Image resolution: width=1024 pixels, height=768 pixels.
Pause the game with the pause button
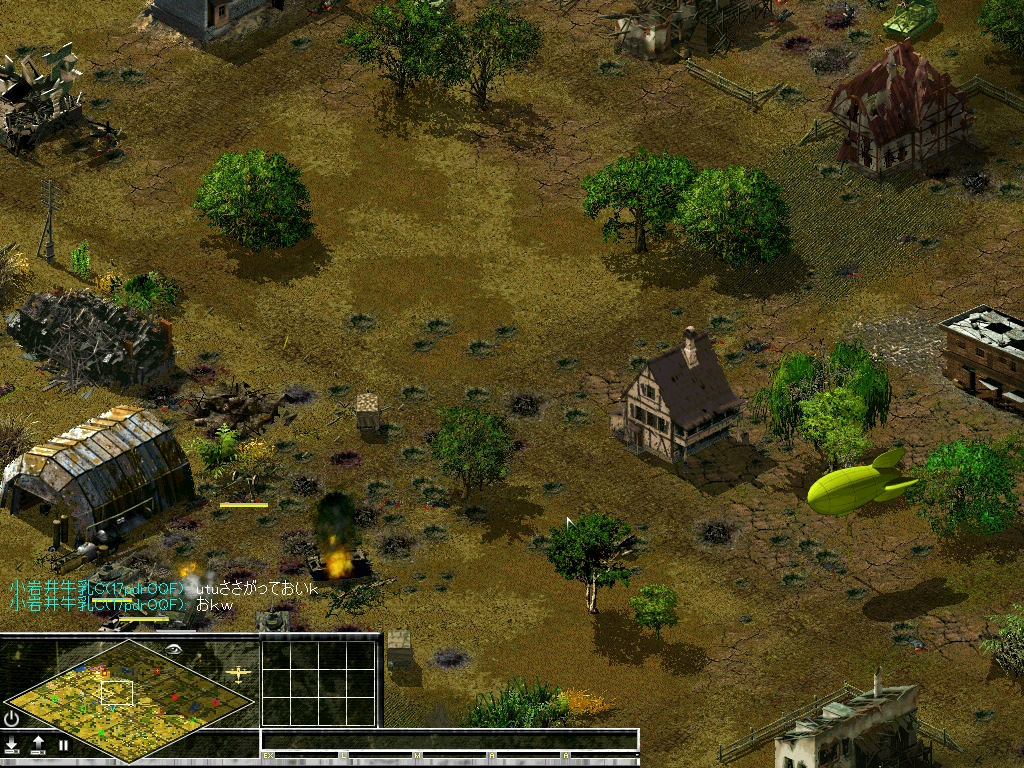pyautogui.click(x=63, y=745)
